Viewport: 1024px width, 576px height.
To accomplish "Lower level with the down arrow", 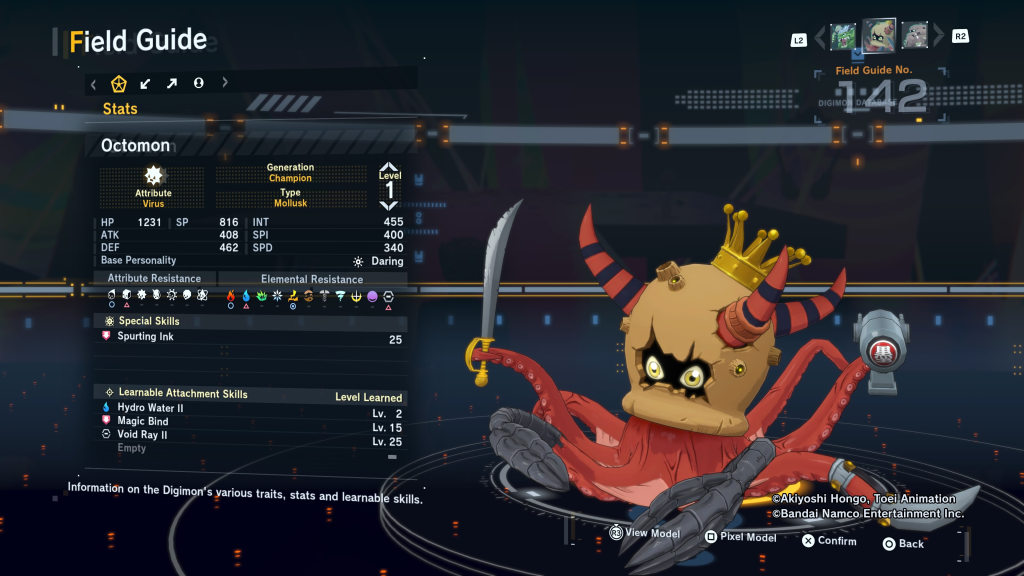I will coord(389,205).
